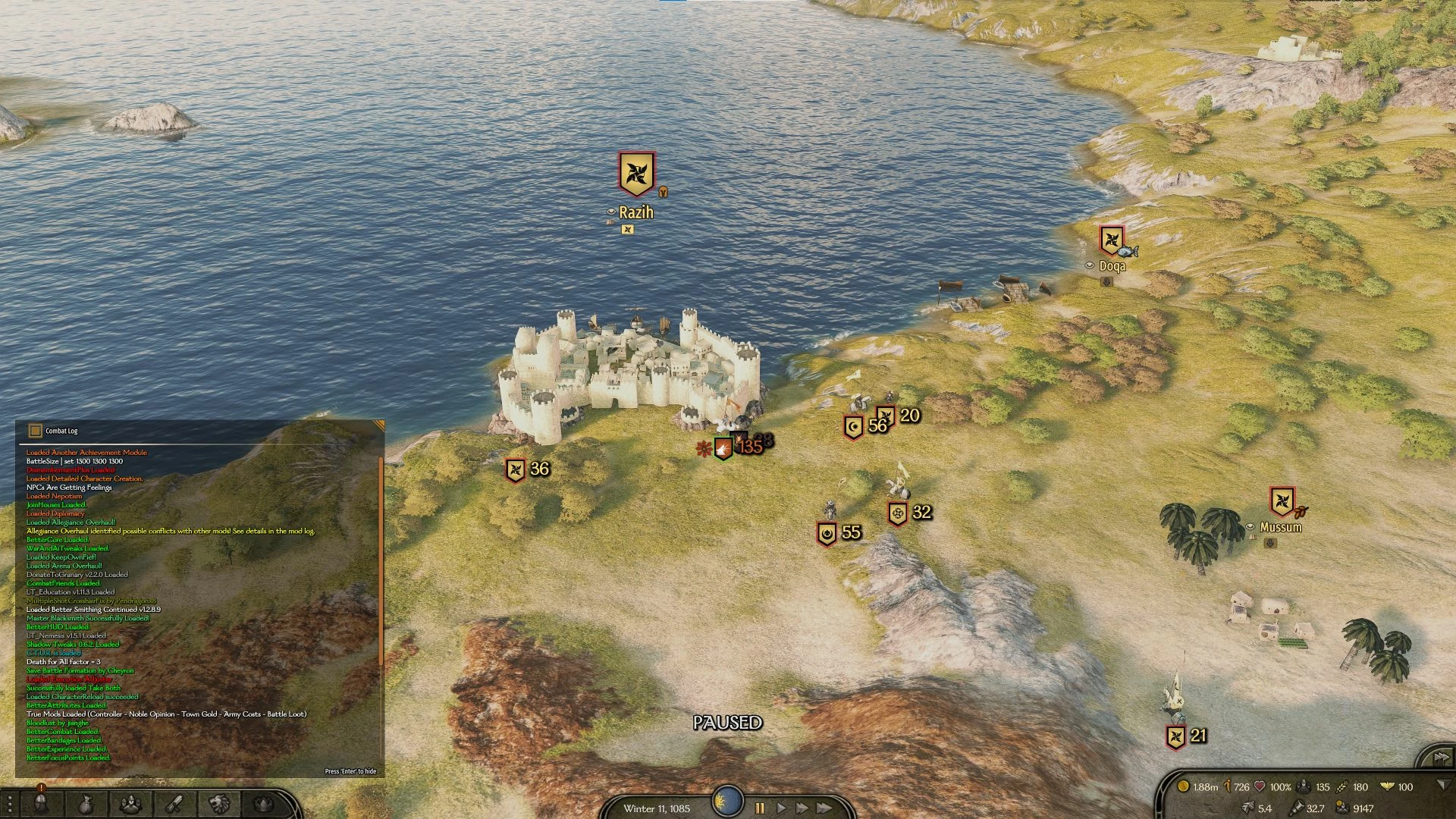Set time to double-arrow fast forward
The image size is (1456, 819).
pyautogui.click(x=802, y=808)
